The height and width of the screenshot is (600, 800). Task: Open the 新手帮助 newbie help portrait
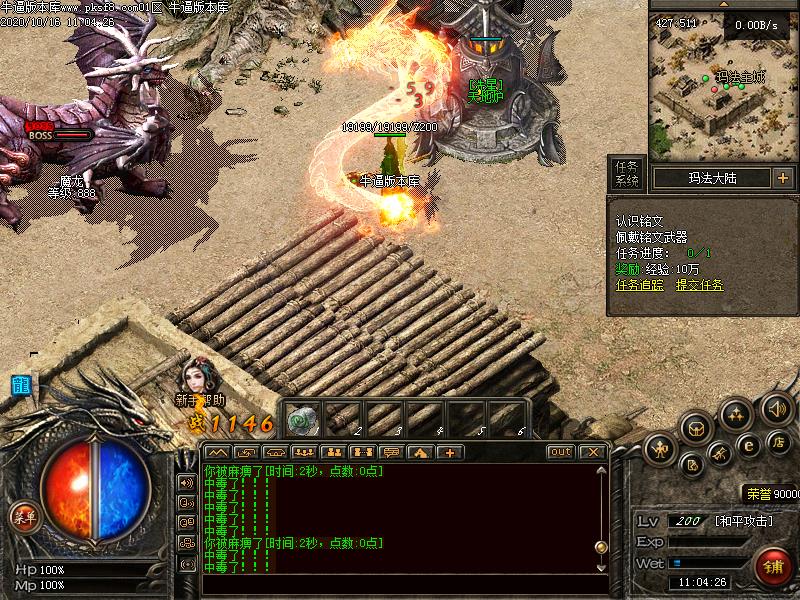click(x=197, y=380)
